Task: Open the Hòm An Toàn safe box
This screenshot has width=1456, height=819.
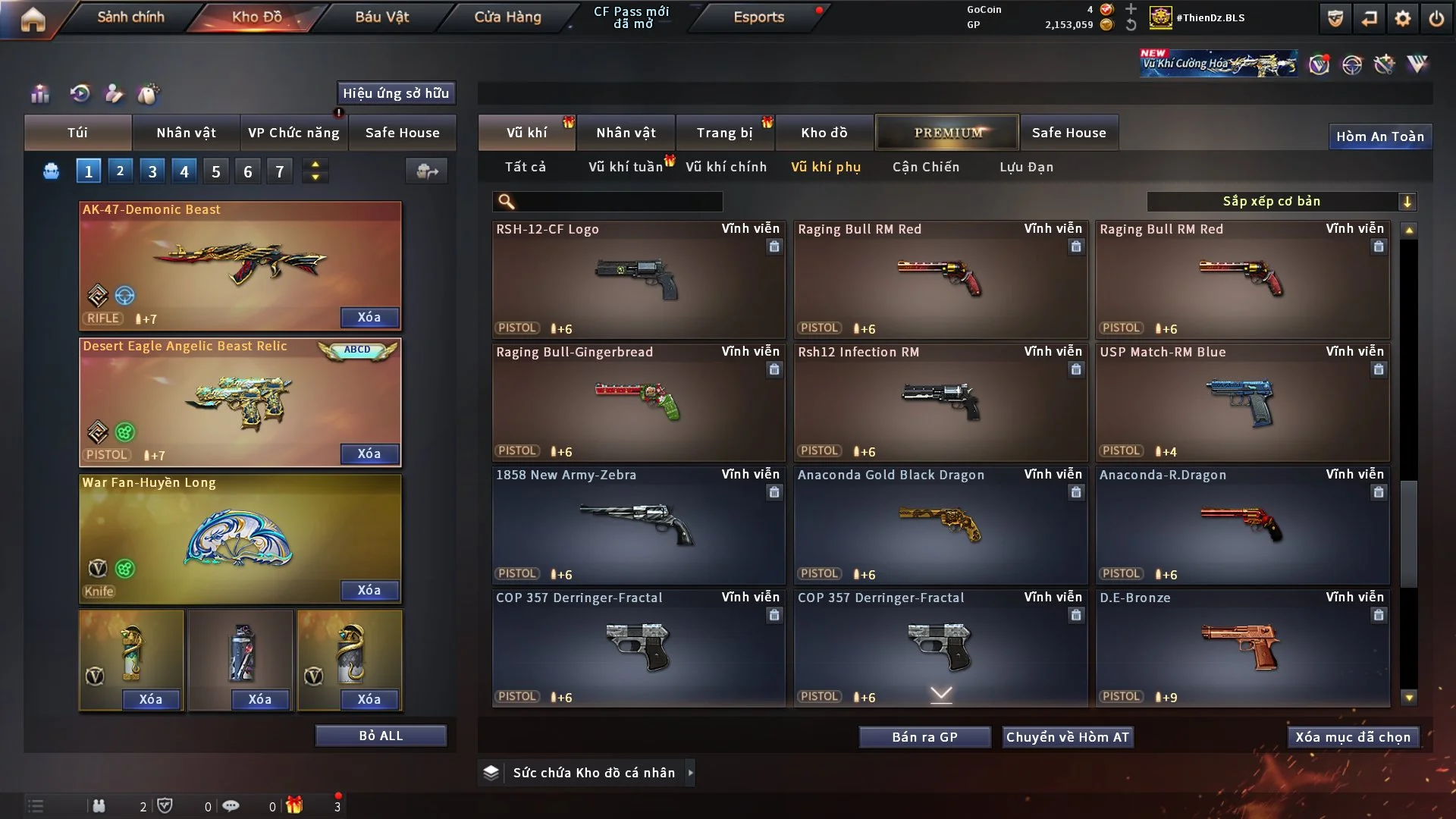Action: click(x=1379, y=136)
